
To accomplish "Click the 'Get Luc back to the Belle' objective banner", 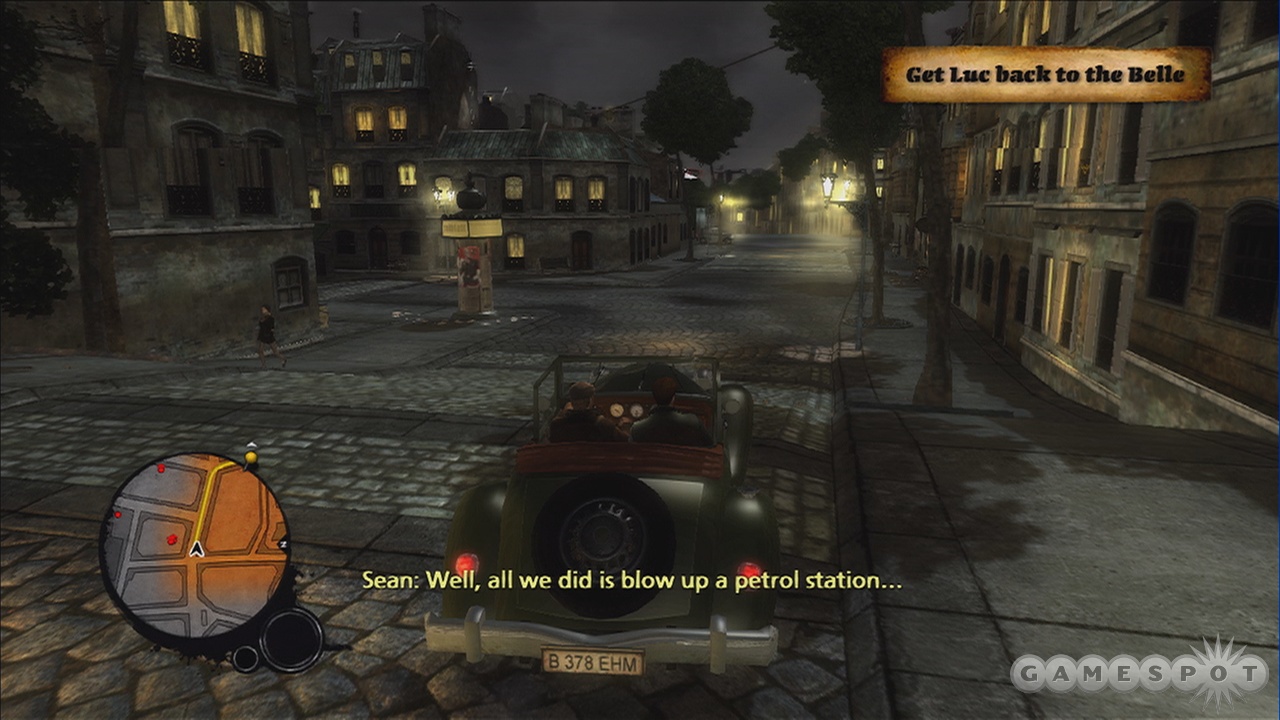I will click(x=1045, y=75).
